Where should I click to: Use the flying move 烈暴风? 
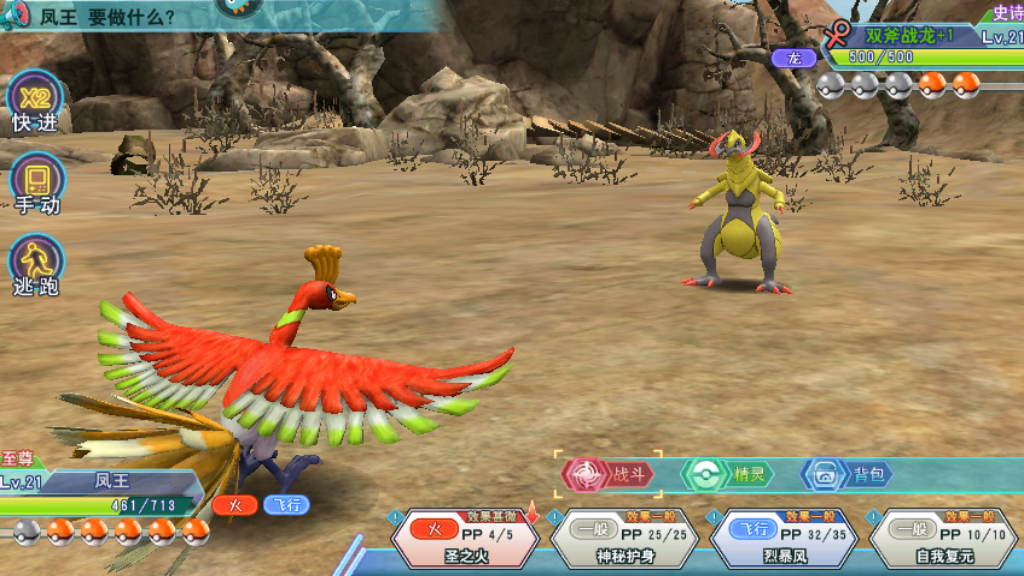click(x=783, y=539)
